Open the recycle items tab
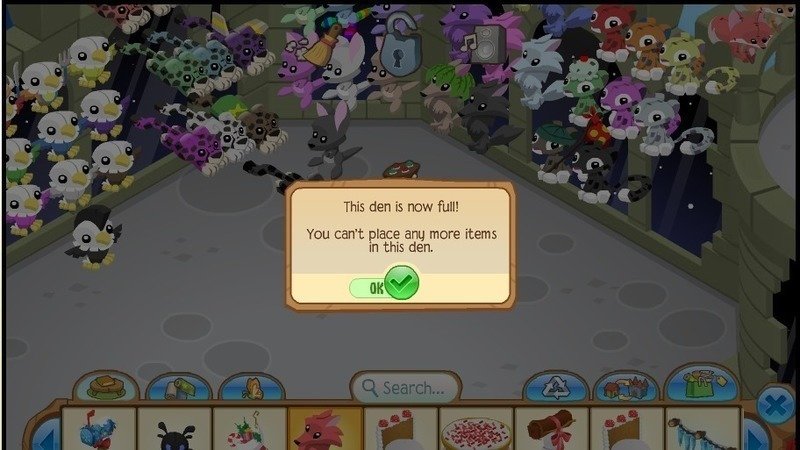This screenshot has width=800, height=450. click(x=558, y=388)
